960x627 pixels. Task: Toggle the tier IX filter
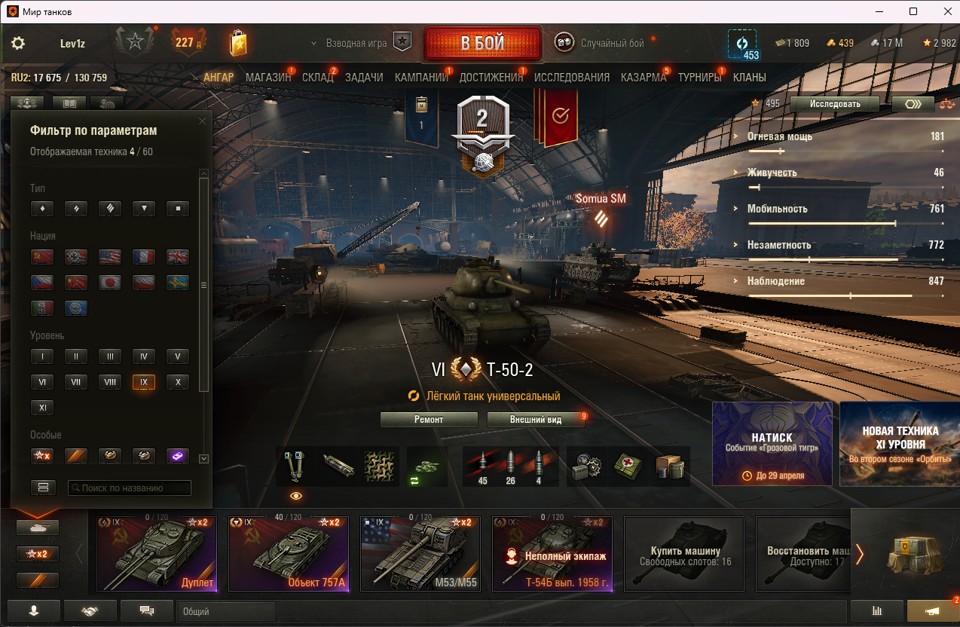coord(143,382)
